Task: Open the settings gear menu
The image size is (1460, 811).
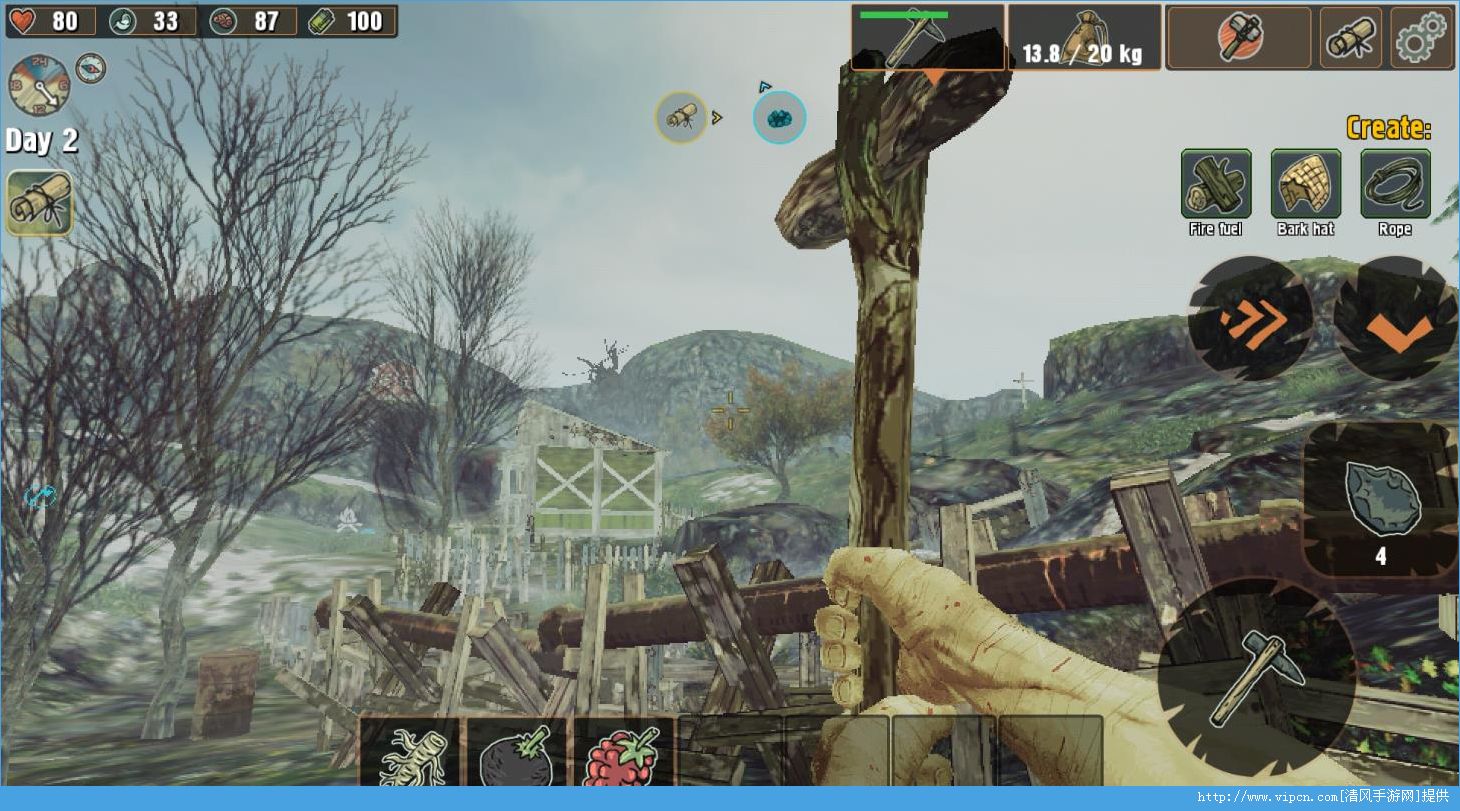Action: (x=1424, y=39)
